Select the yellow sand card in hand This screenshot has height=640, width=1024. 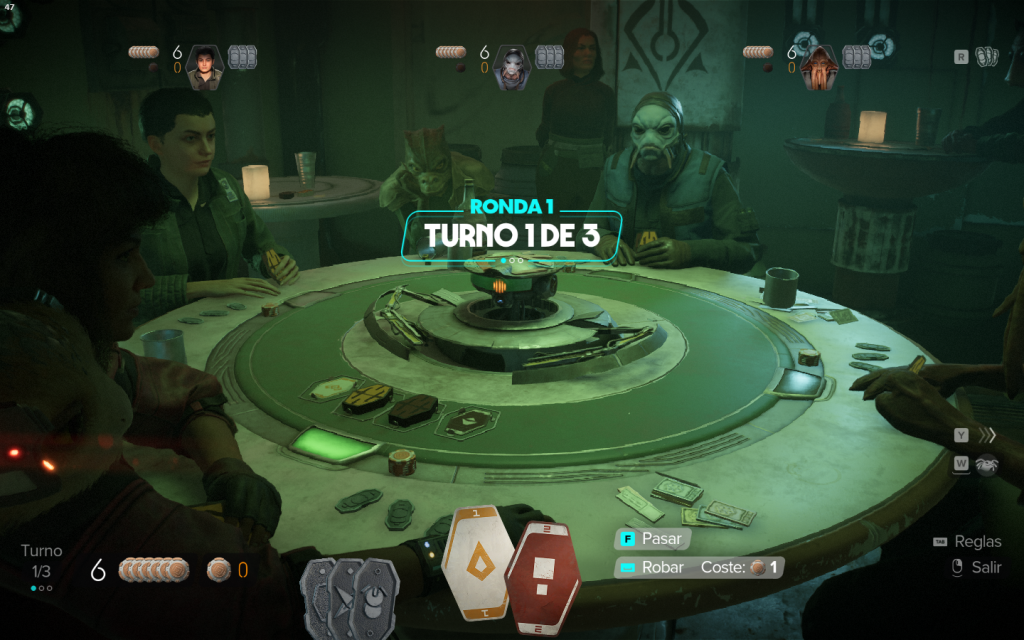(x=478, y=562)
